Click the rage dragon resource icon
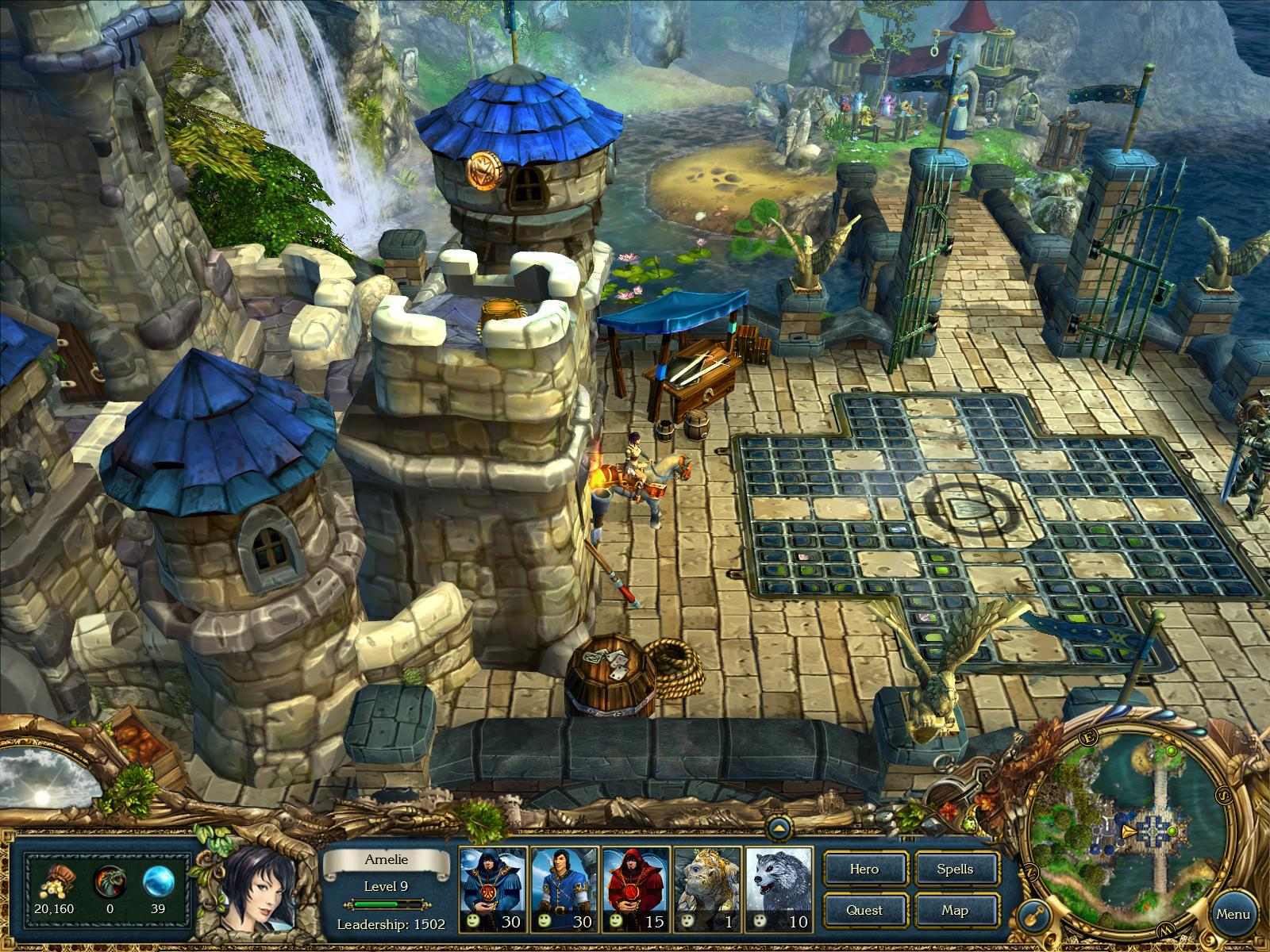The width and height of the screenshot is (1270, 952). (x=109, y=879)
